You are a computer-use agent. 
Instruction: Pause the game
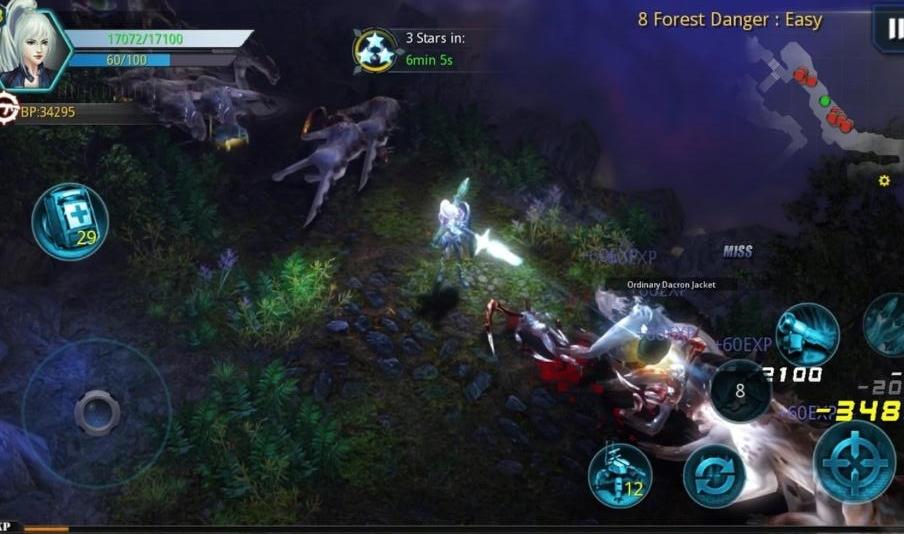889,28
